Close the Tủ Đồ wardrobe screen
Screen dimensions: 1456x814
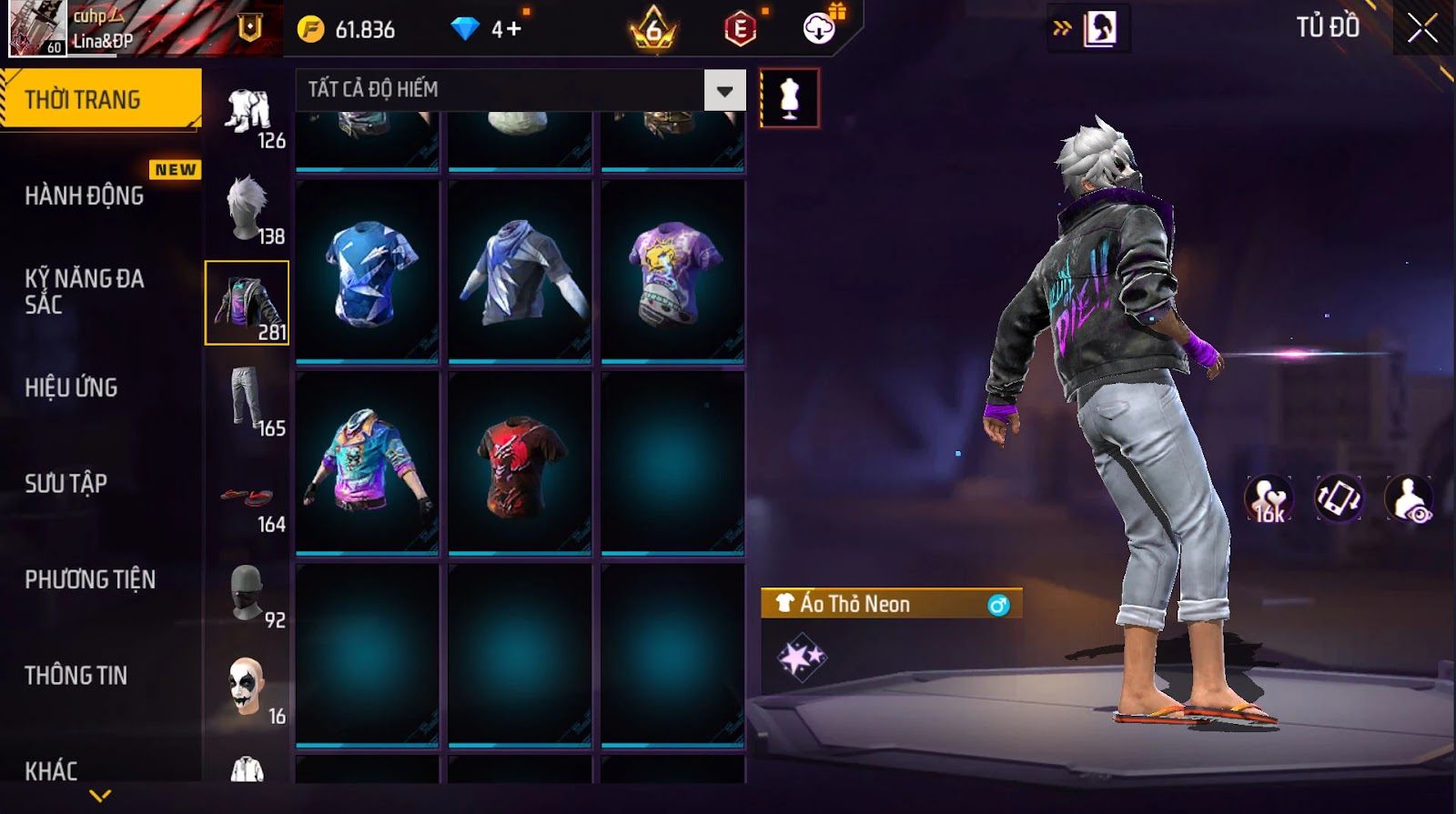(x=1422, y=28)
